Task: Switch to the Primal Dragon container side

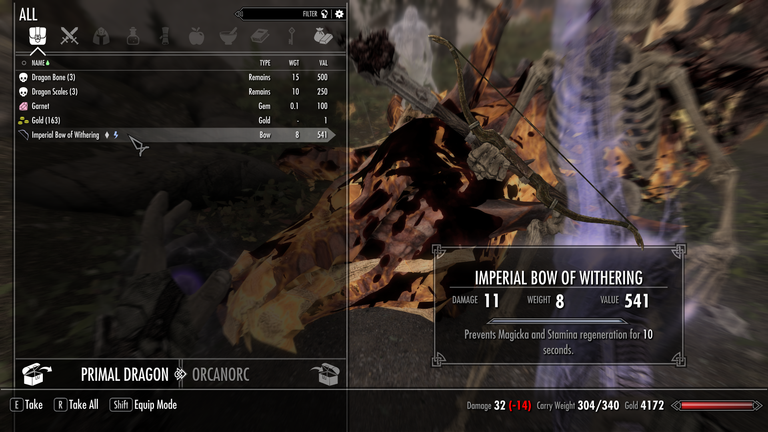Action: [x=124, y=374]
